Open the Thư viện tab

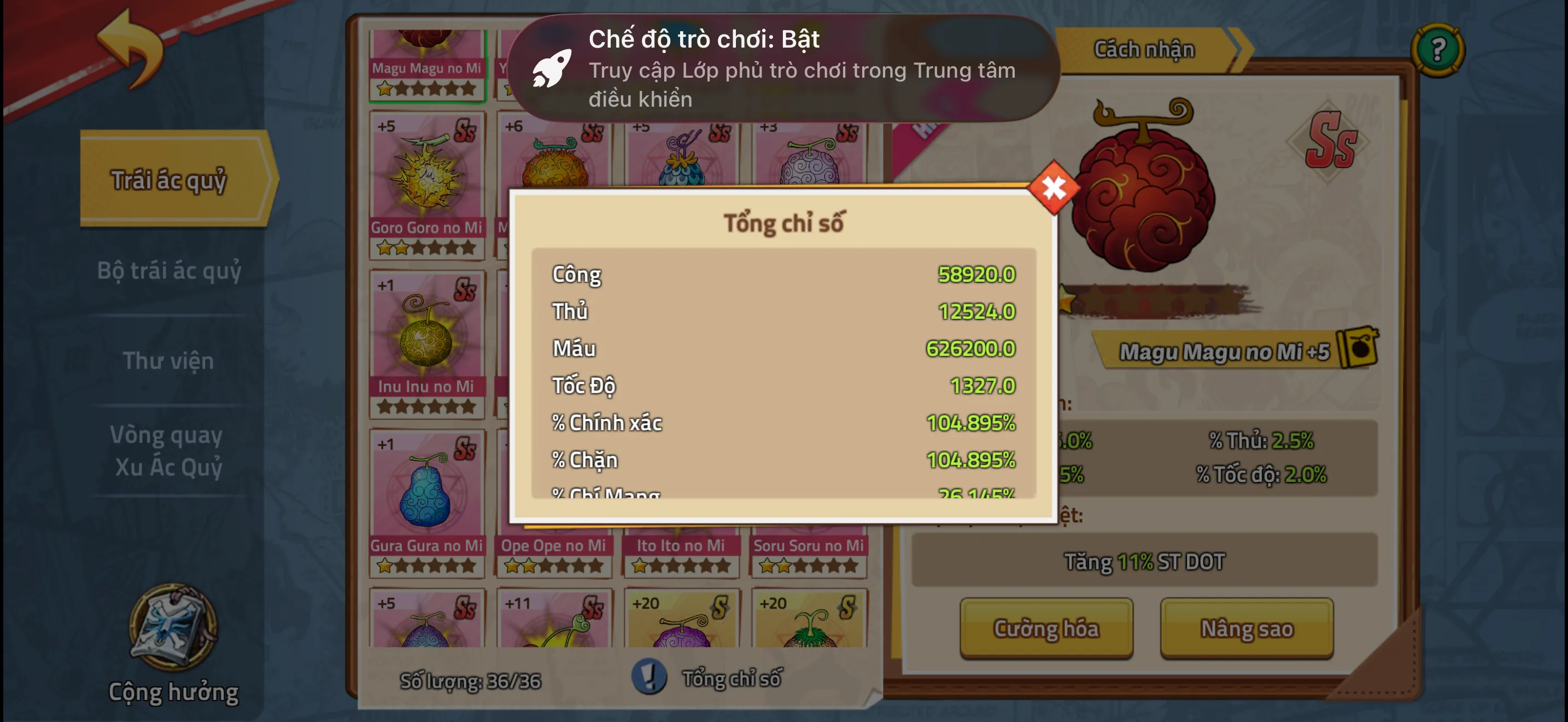(x=168, y=360)
